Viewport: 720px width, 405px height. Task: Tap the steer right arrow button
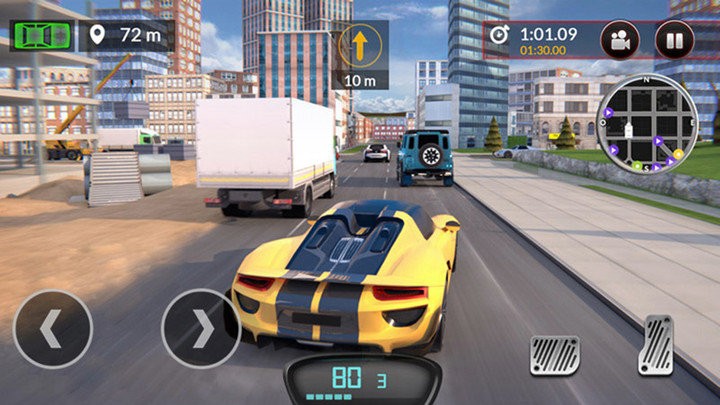(200, 329)
